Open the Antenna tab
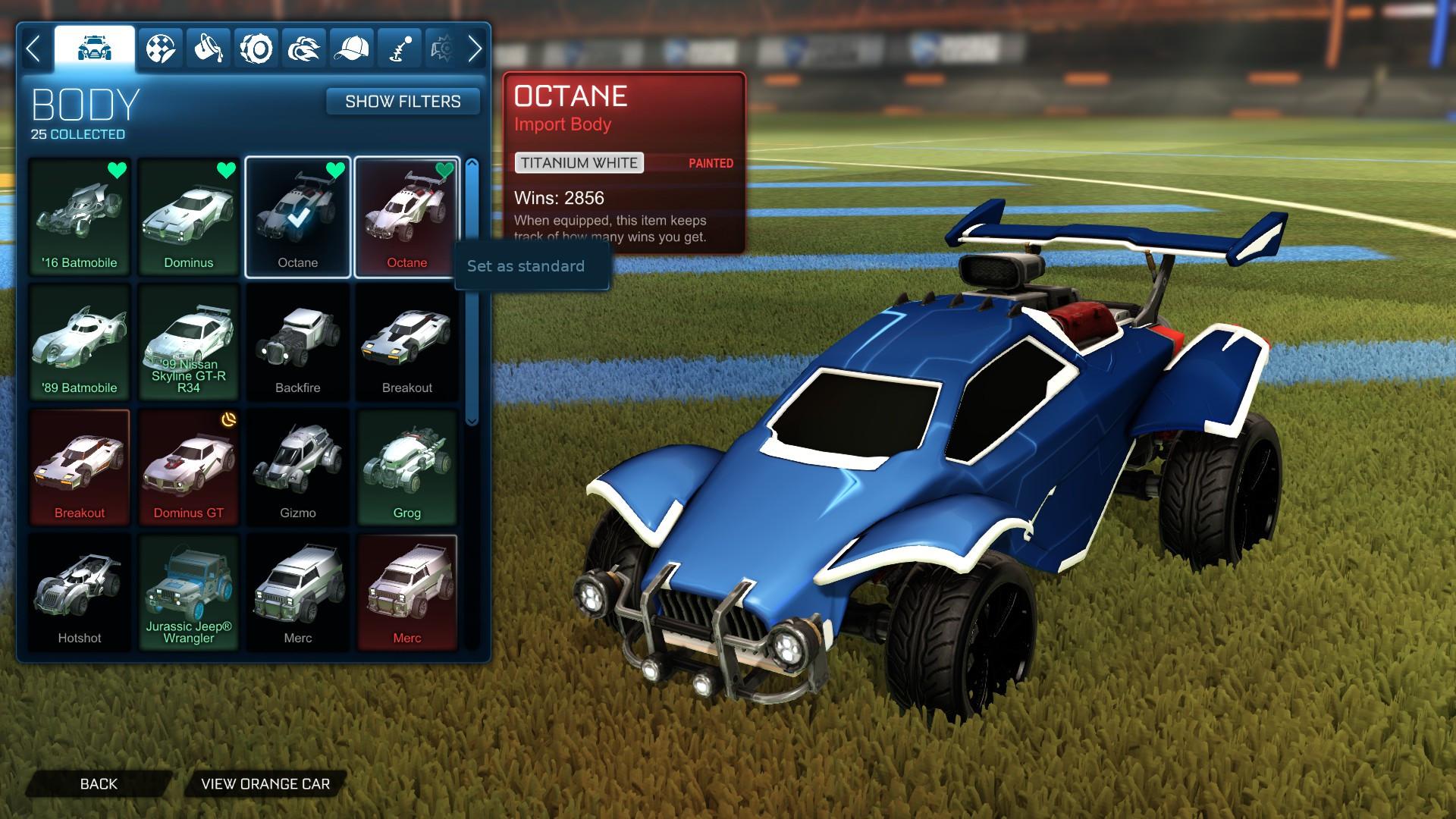This screenshot has height=819, width=1456. [x=400, y=49]
